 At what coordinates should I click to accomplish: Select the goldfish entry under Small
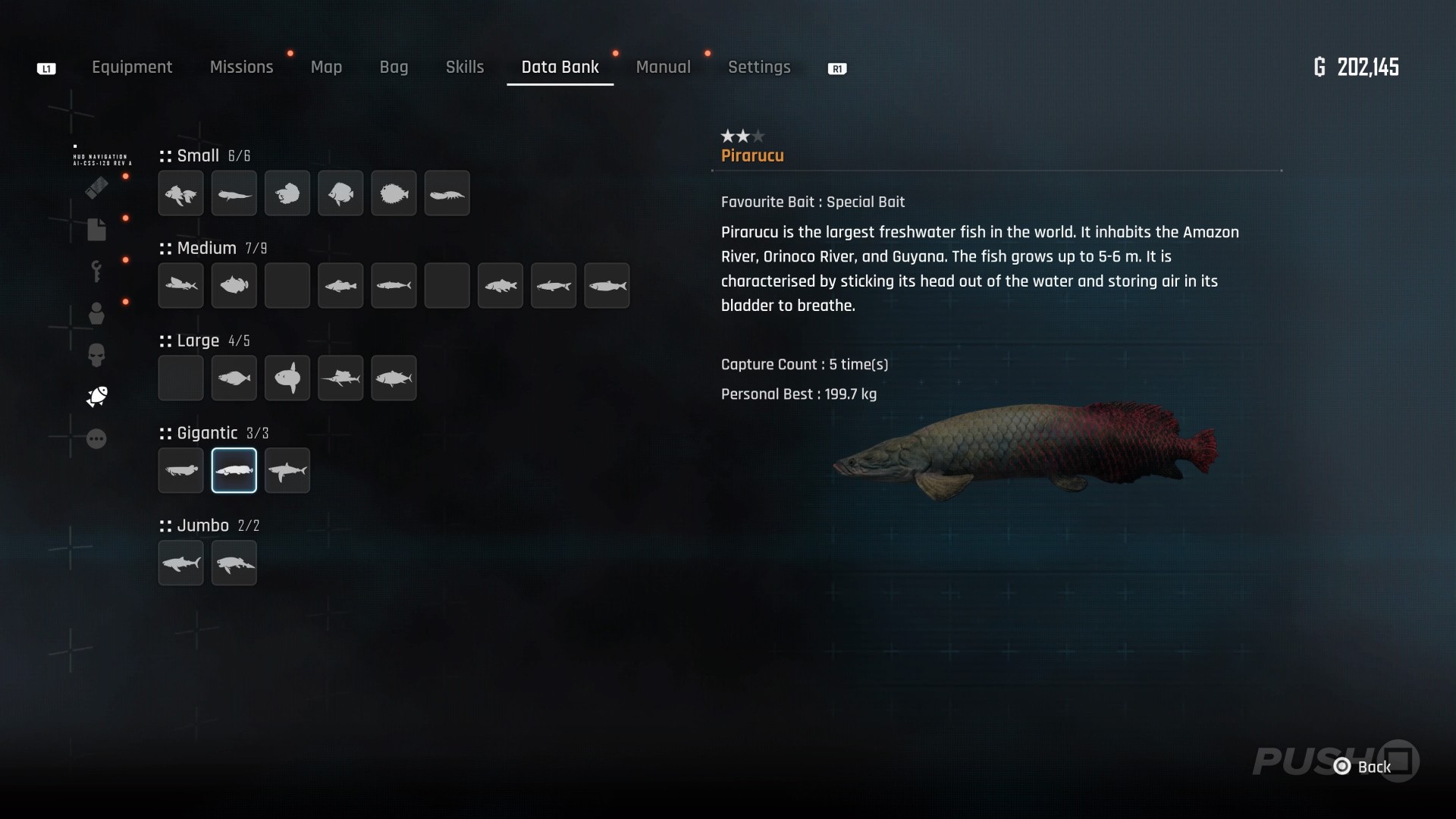(x=180, y=193)
